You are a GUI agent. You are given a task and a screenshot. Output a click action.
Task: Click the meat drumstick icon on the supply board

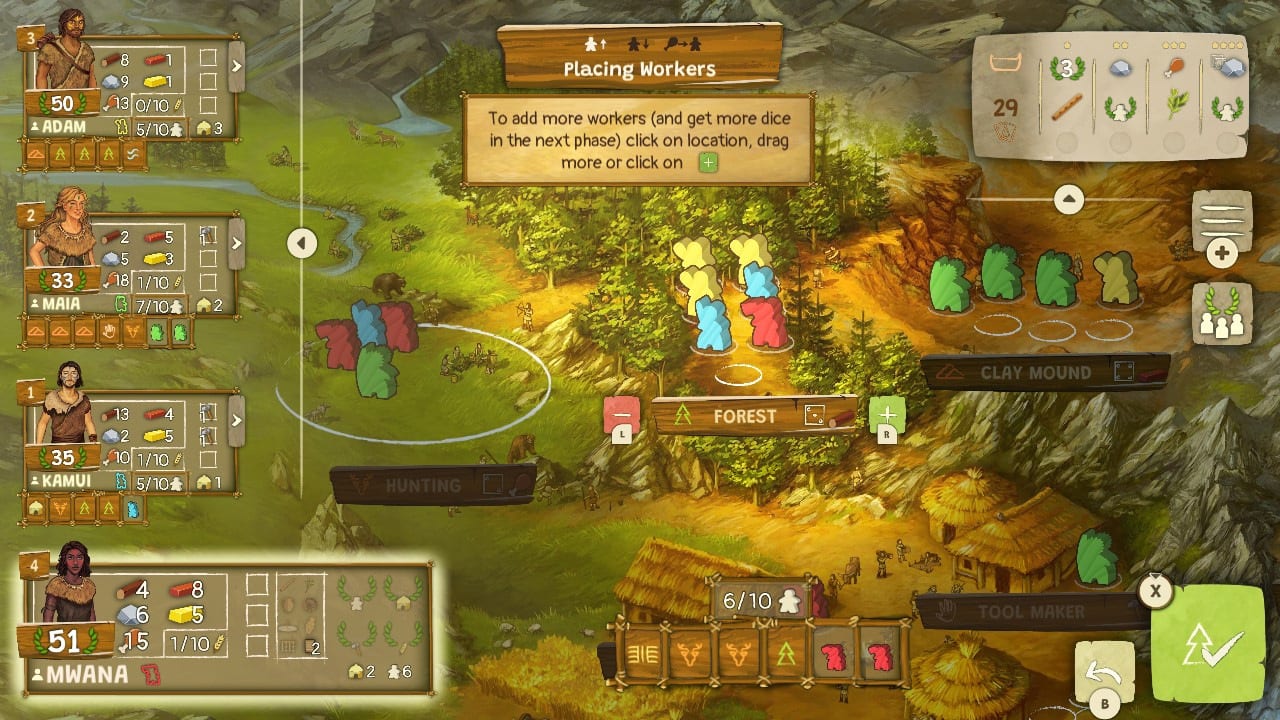pos(1174,68)
